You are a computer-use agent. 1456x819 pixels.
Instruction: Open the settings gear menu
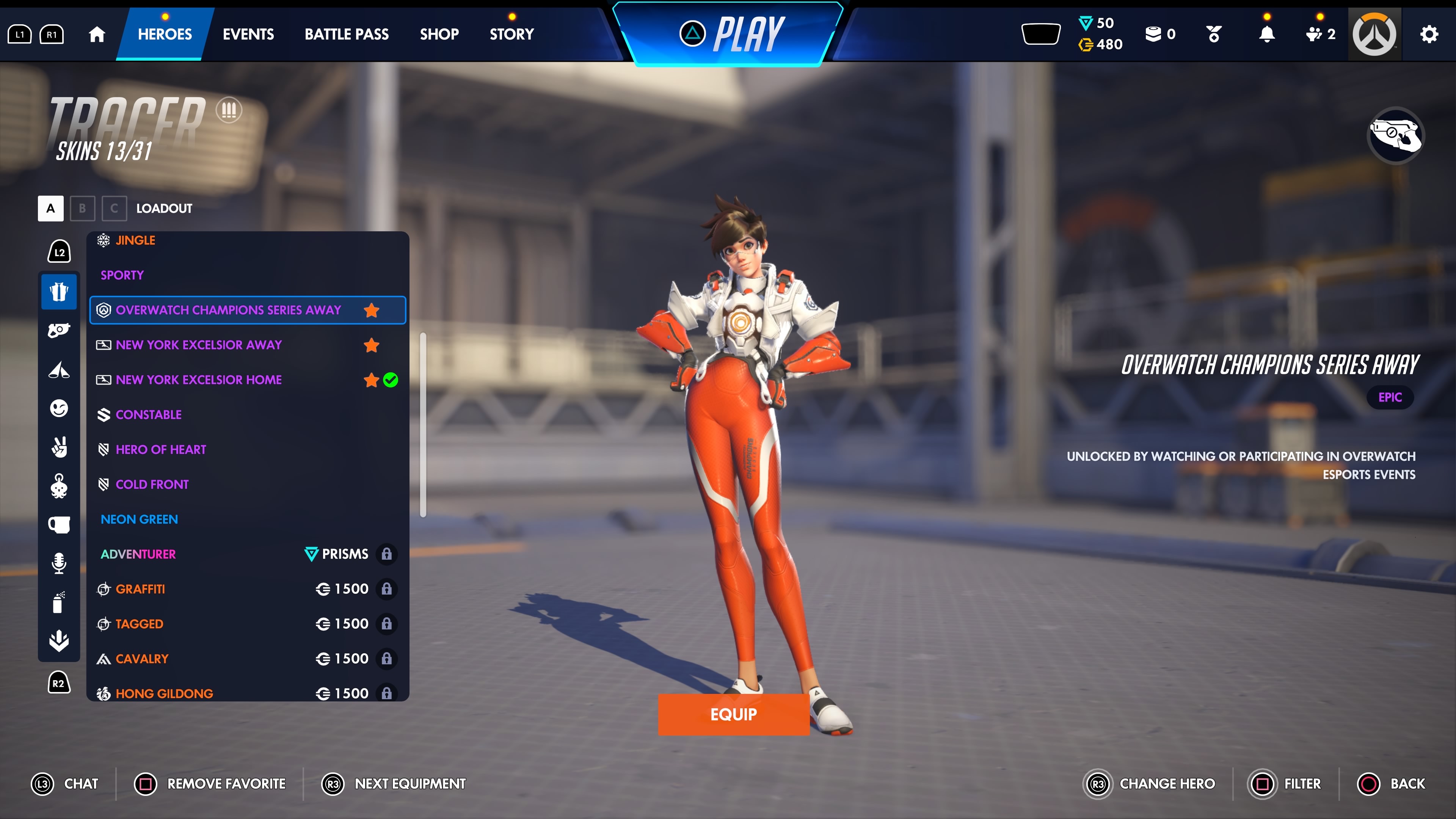1429,34
